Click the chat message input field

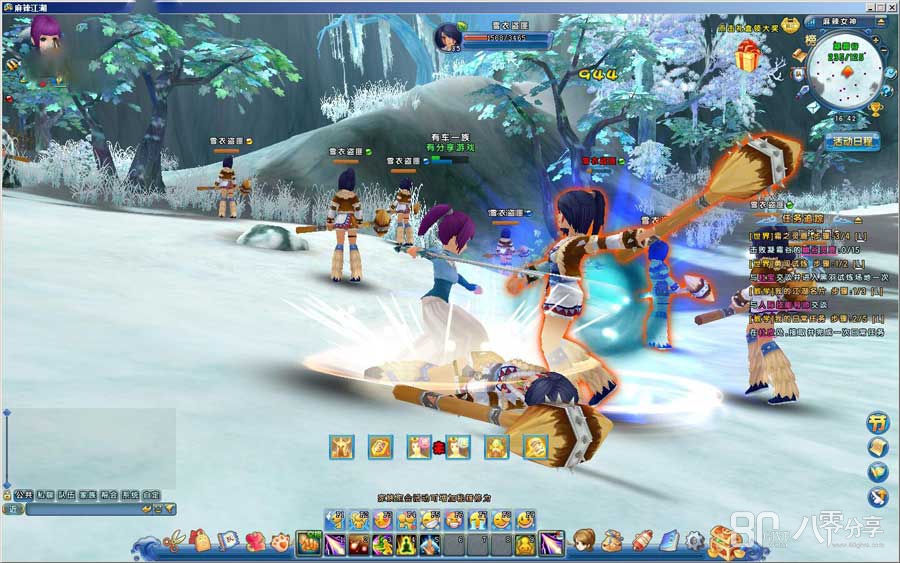tap(85, 509)
